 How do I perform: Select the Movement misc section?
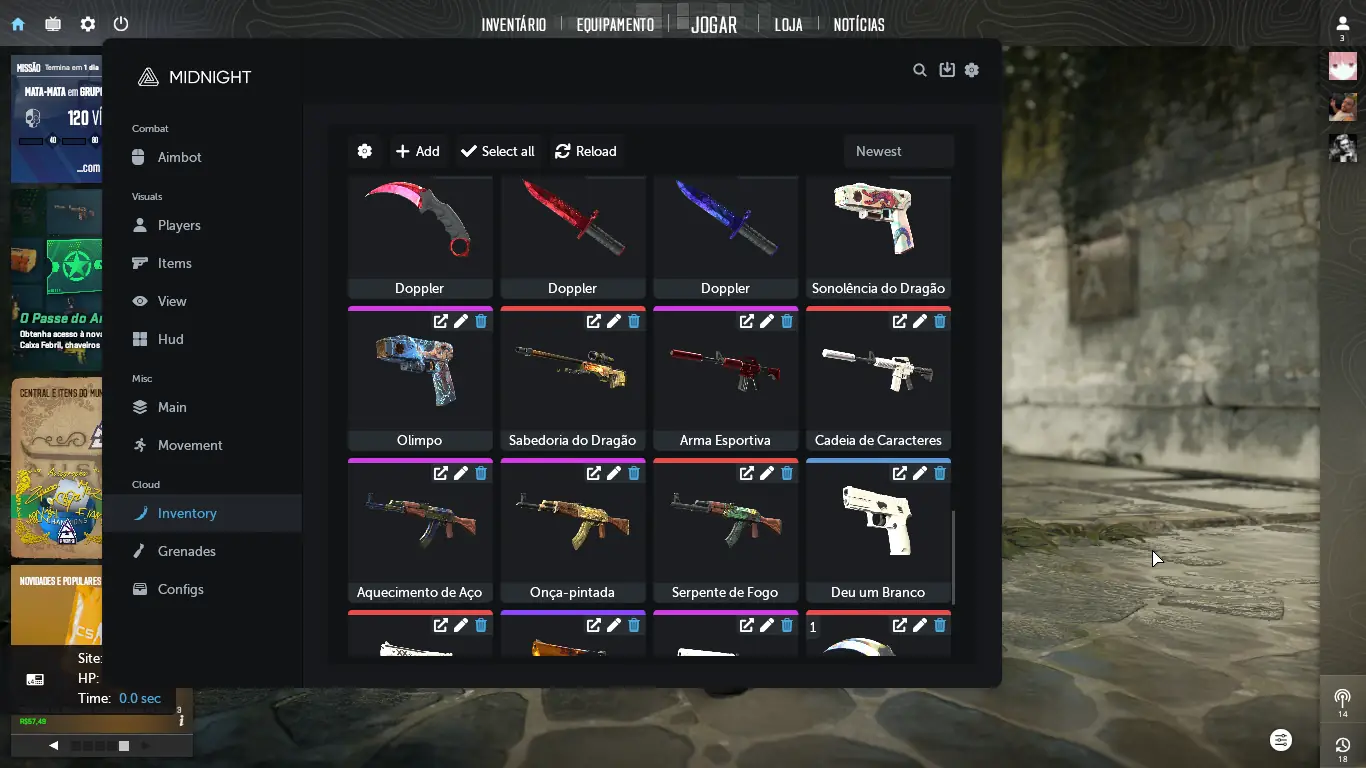point(190,445)
